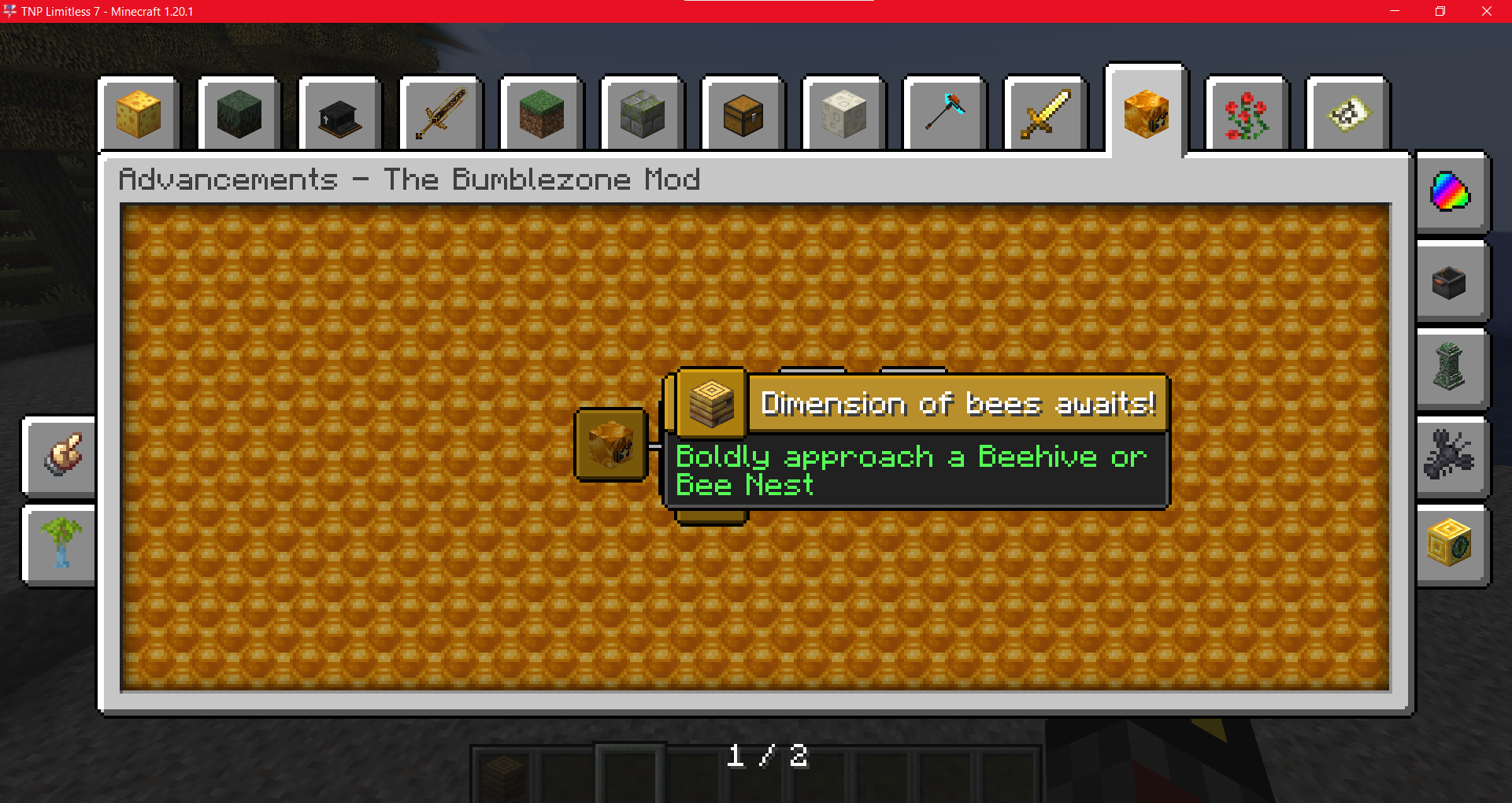The height and width of the screenshot is (803, 1512).
Task: Open the bone block advancements tab
Action: tap(843, 114)
